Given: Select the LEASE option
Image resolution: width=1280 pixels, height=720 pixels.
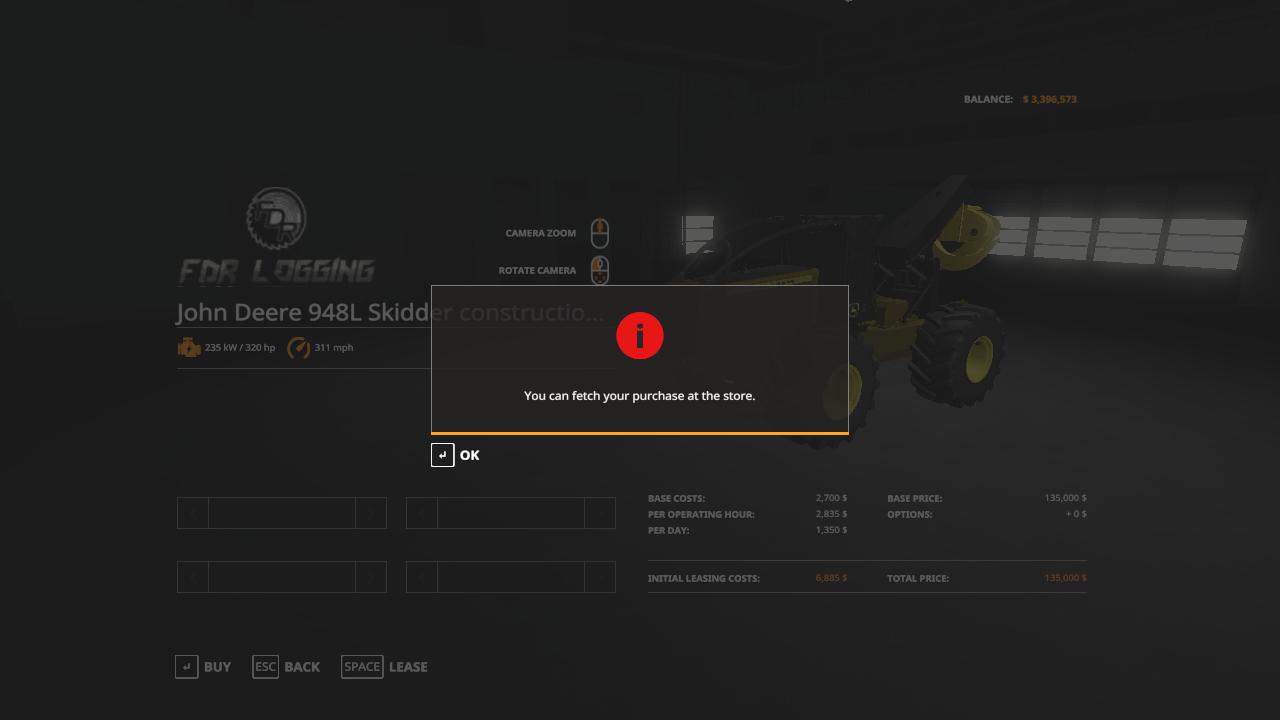Looking at the screenshot, I should pyautogui.click(x=385, y=667).
